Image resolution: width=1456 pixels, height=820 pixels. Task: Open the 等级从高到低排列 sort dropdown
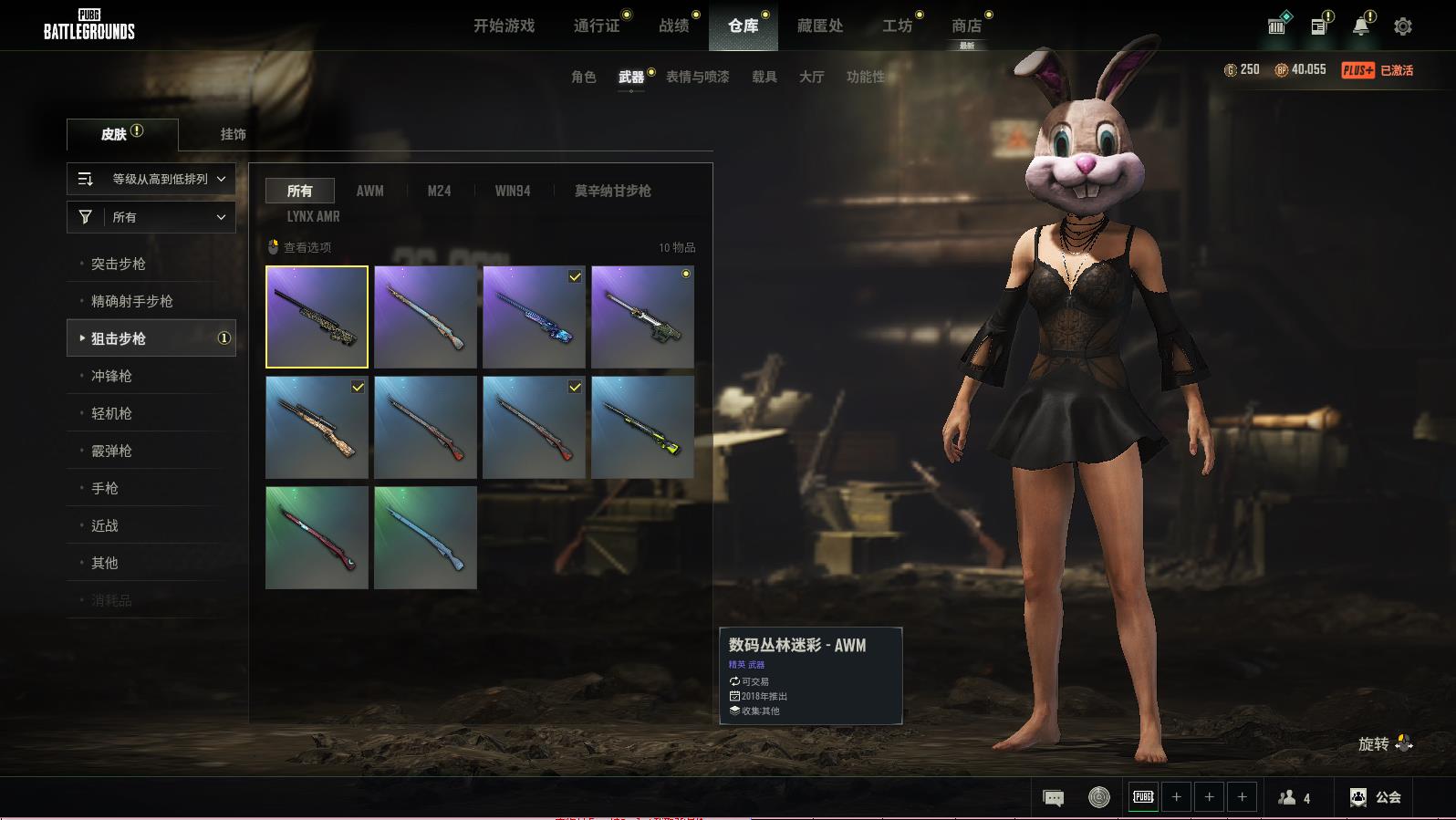(x=151, y=180)
